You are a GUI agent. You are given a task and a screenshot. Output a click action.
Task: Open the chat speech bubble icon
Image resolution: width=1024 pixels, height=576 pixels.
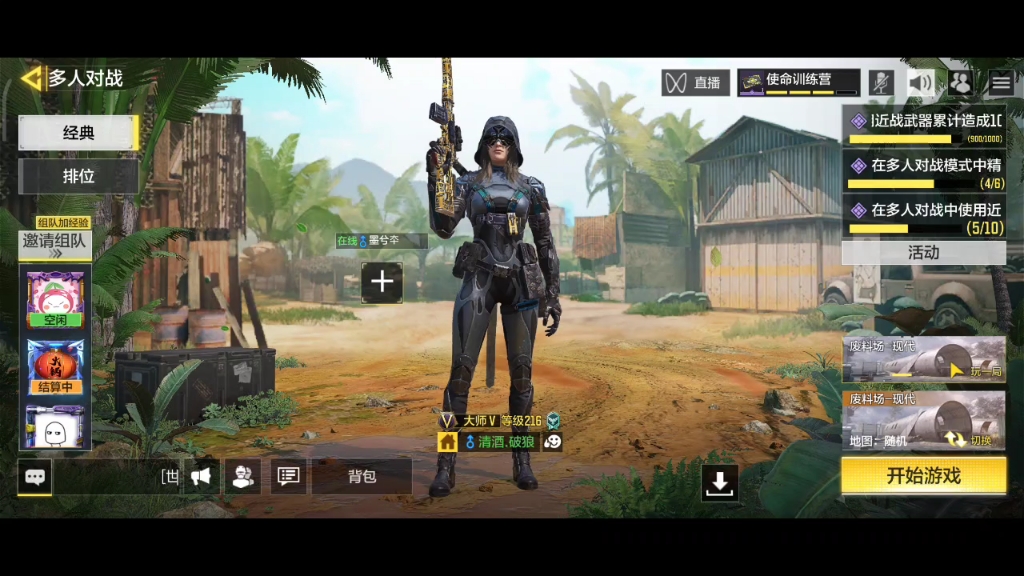[34, 477]
